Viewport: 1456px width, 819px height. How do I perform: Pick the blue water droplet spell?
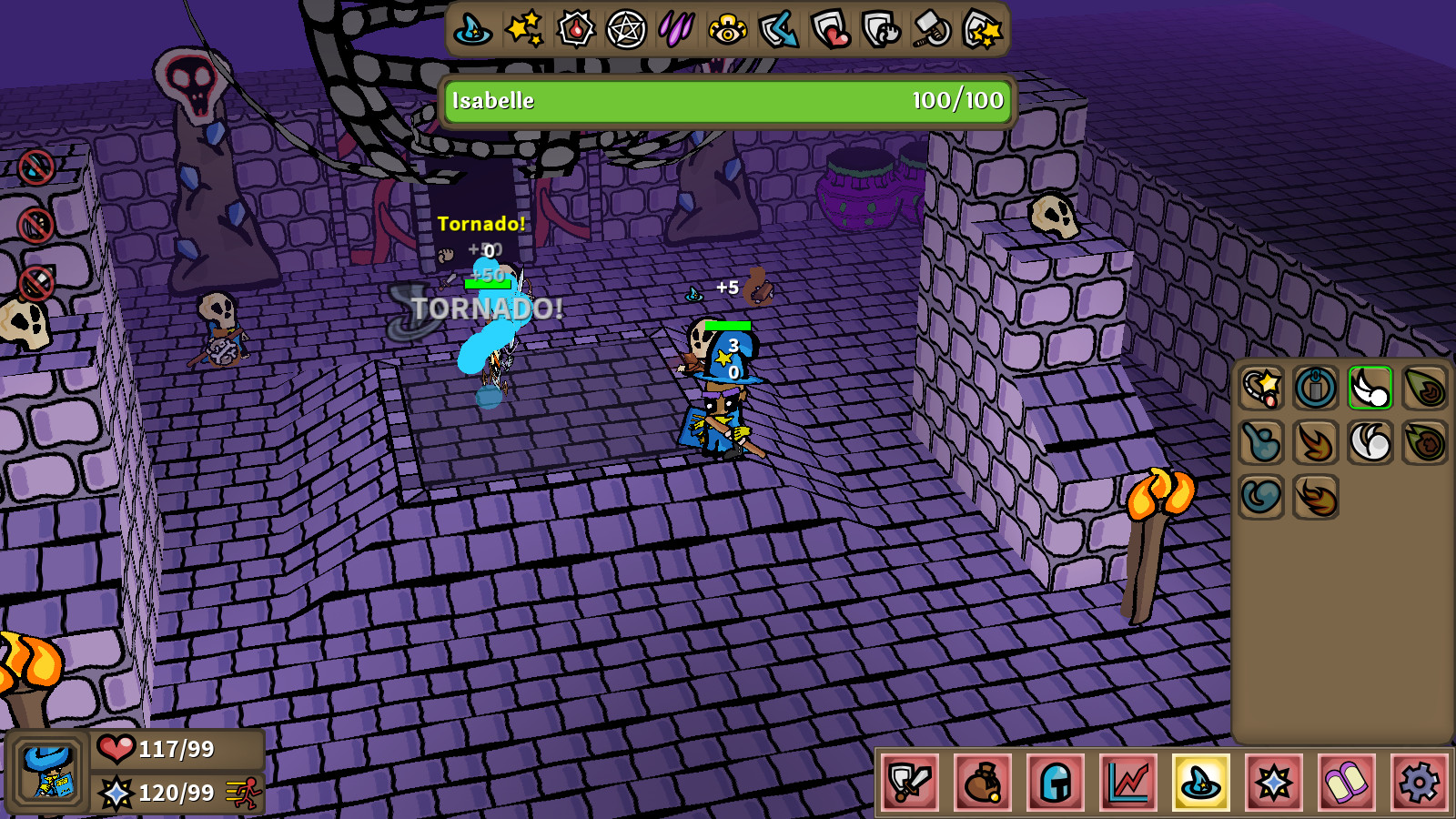[1261, 443]
